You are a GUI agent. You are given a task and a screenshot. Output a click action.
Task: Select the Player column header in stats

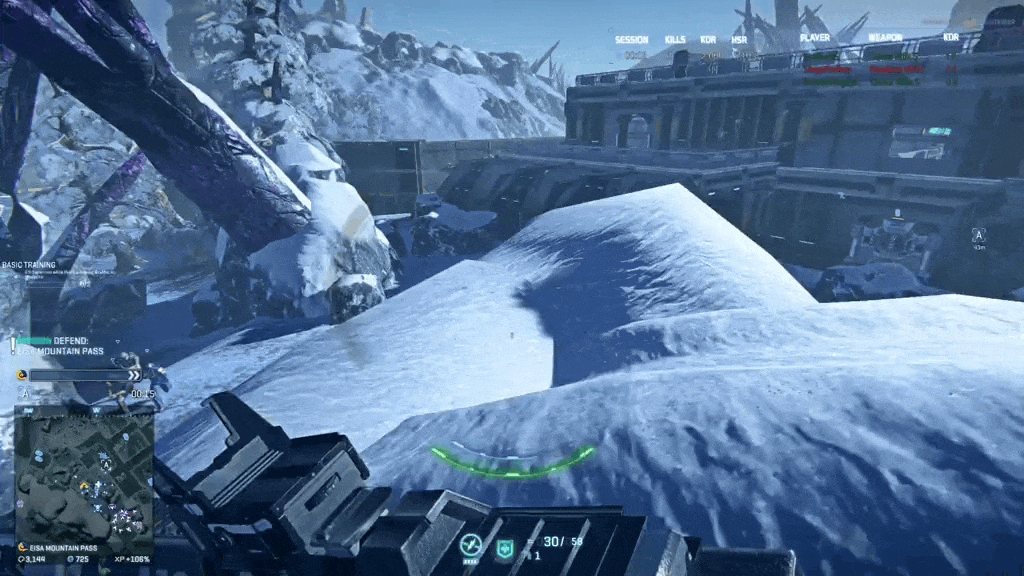(x=815, y=39)
